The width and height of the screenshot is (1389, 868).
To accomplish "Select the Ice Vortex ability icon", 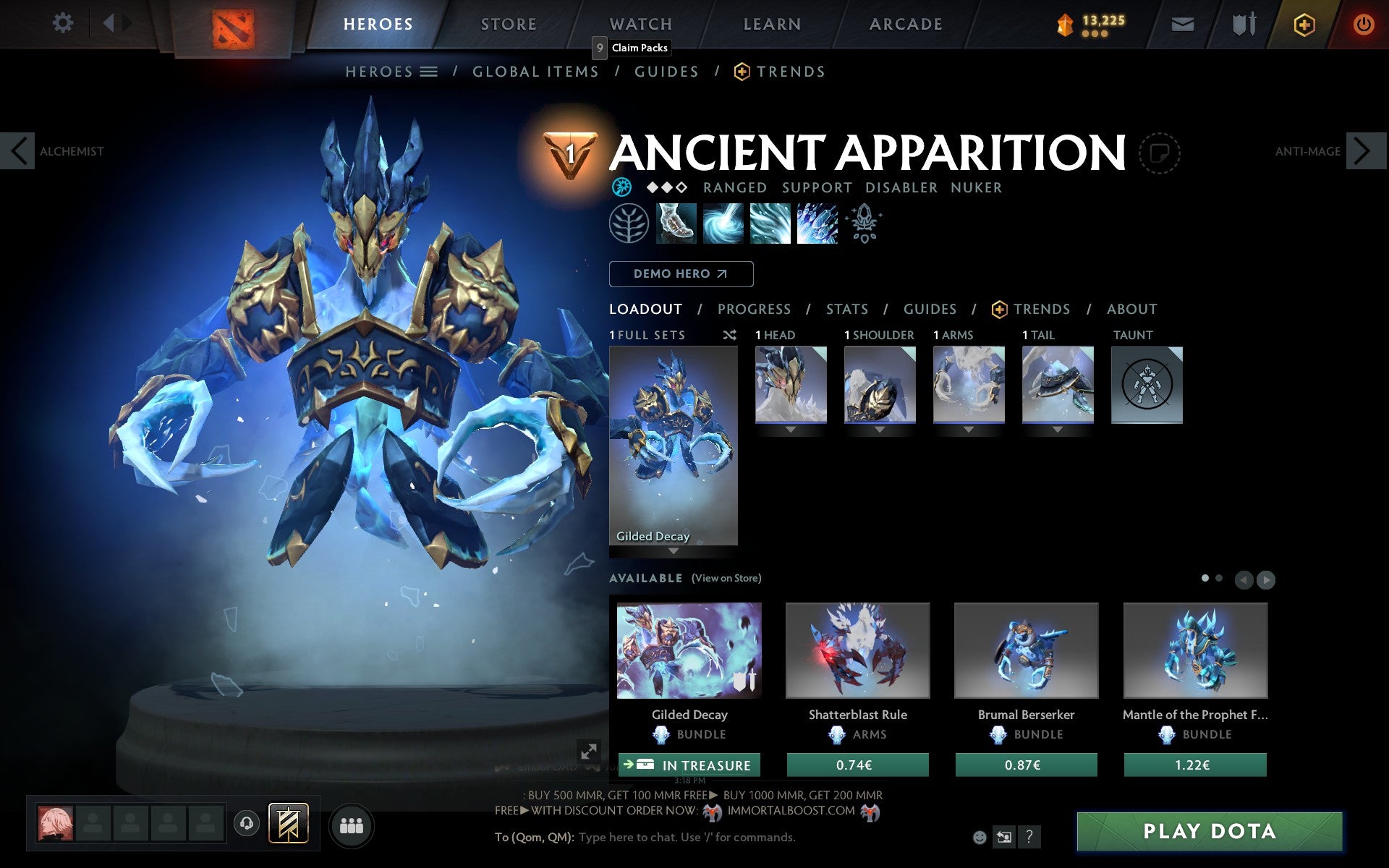I will (723, 224).
